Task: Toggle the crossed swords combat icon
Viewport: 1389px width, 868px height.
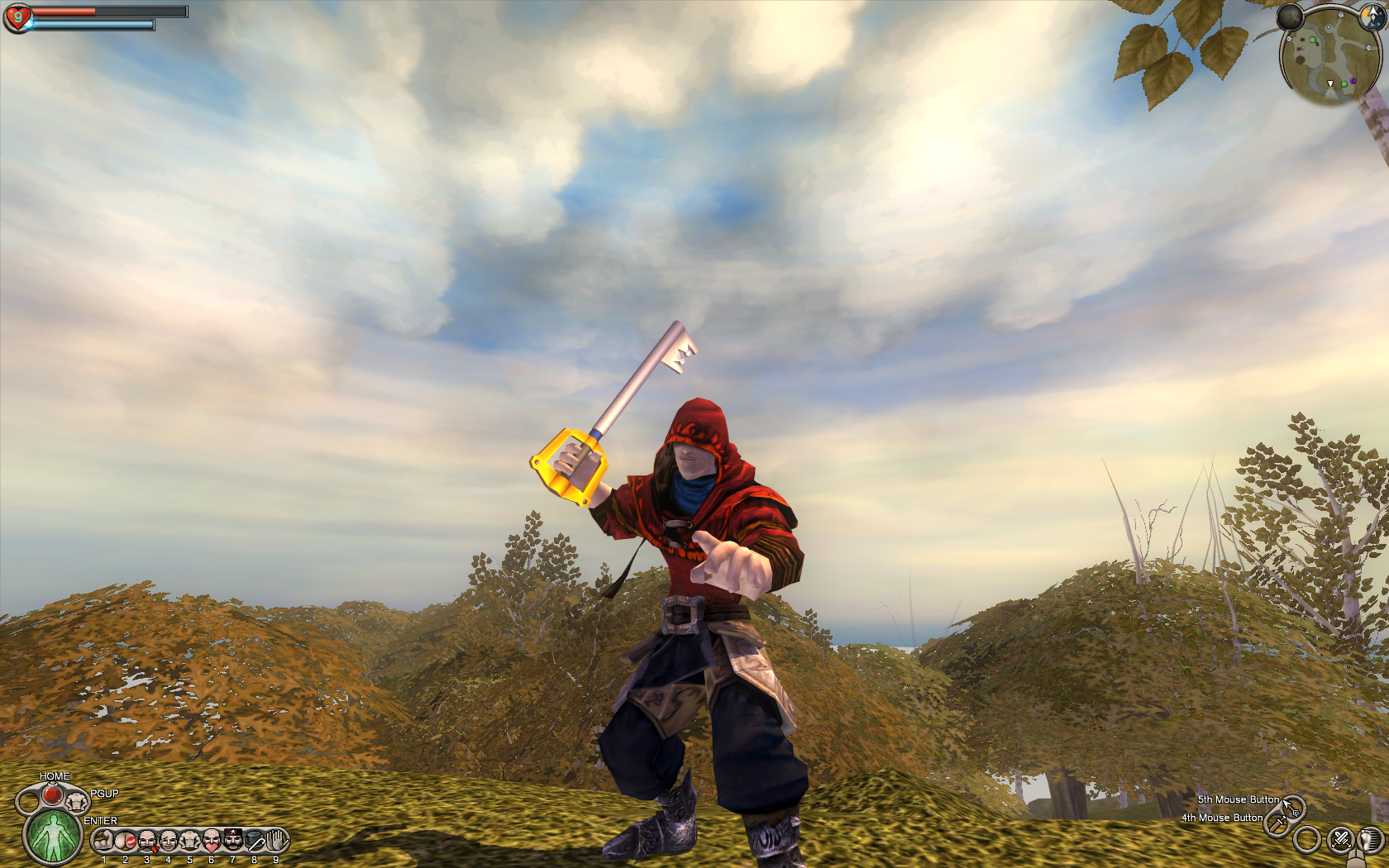Action: (1339, 840)
